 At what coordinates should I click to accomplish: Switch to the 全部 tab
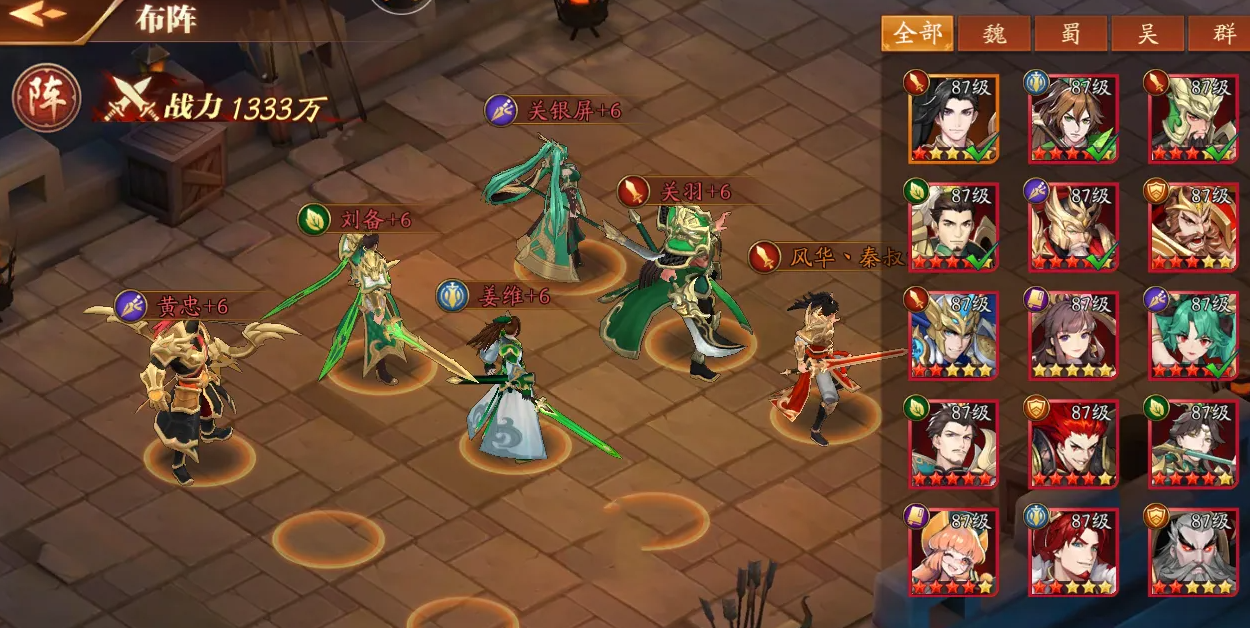point(916,34)
